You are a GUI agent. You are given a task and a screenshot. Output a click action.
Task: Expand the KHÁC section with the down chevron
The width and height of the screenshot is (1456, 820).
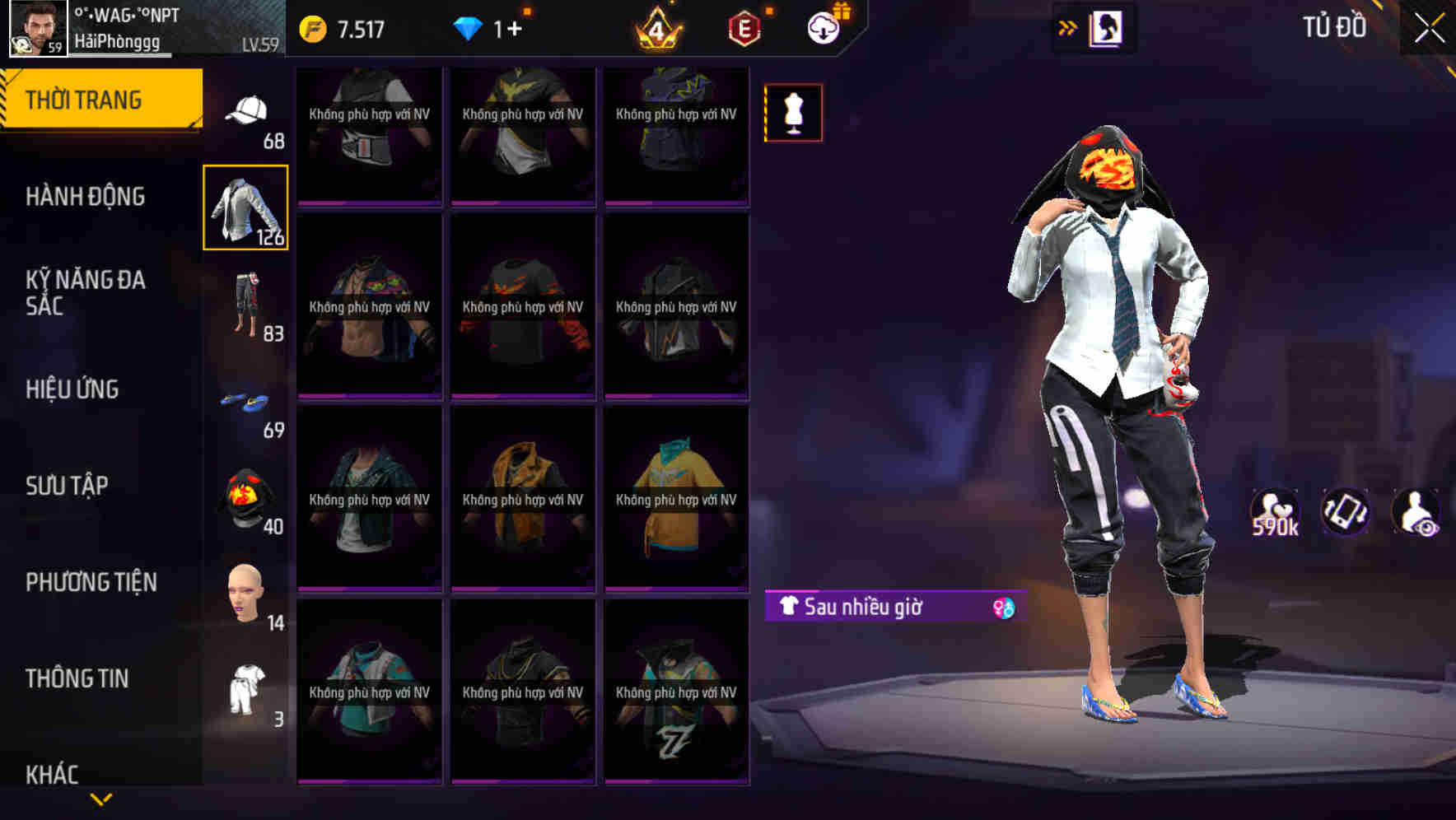(x=100, y=798)
